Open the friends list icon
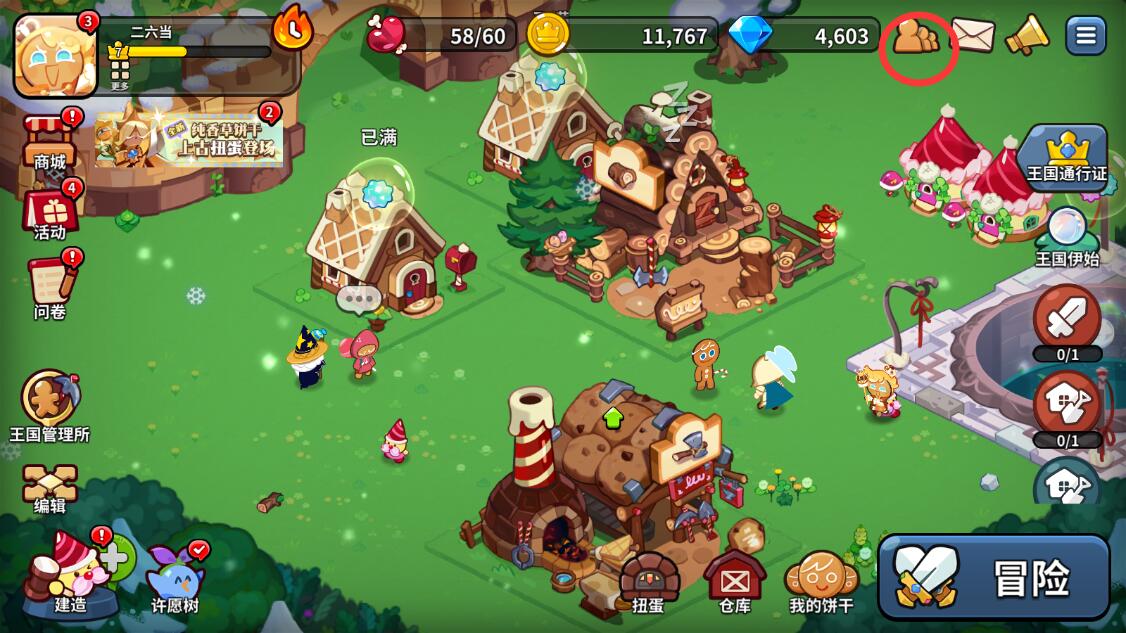 click(916, 38)
